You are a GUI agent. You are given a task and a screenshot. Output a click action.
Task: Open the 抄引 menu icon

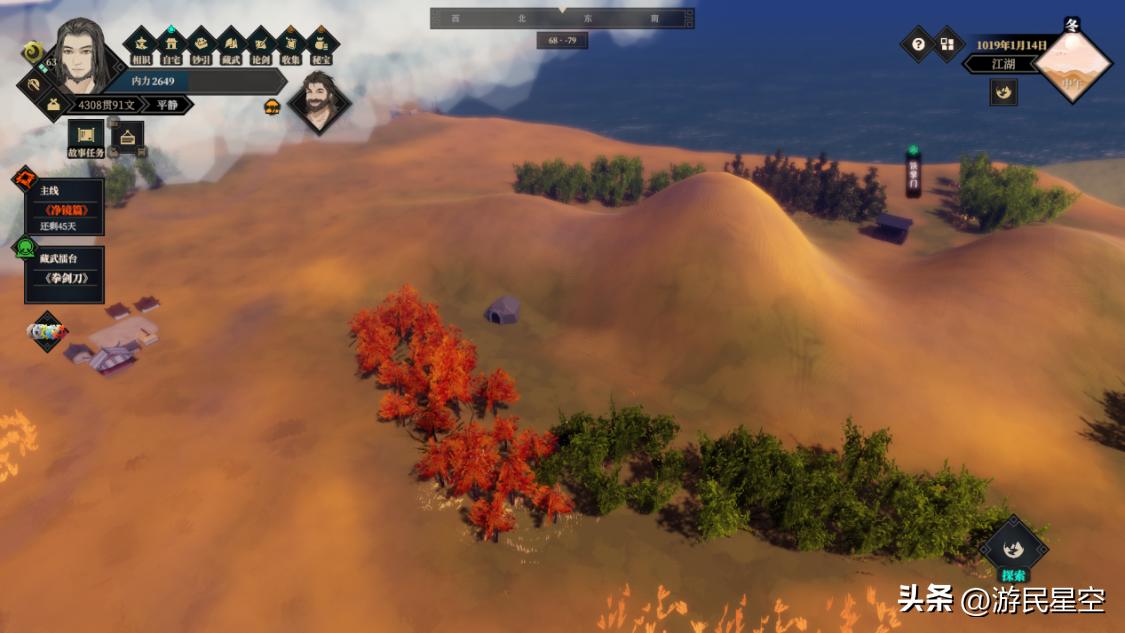201,44
